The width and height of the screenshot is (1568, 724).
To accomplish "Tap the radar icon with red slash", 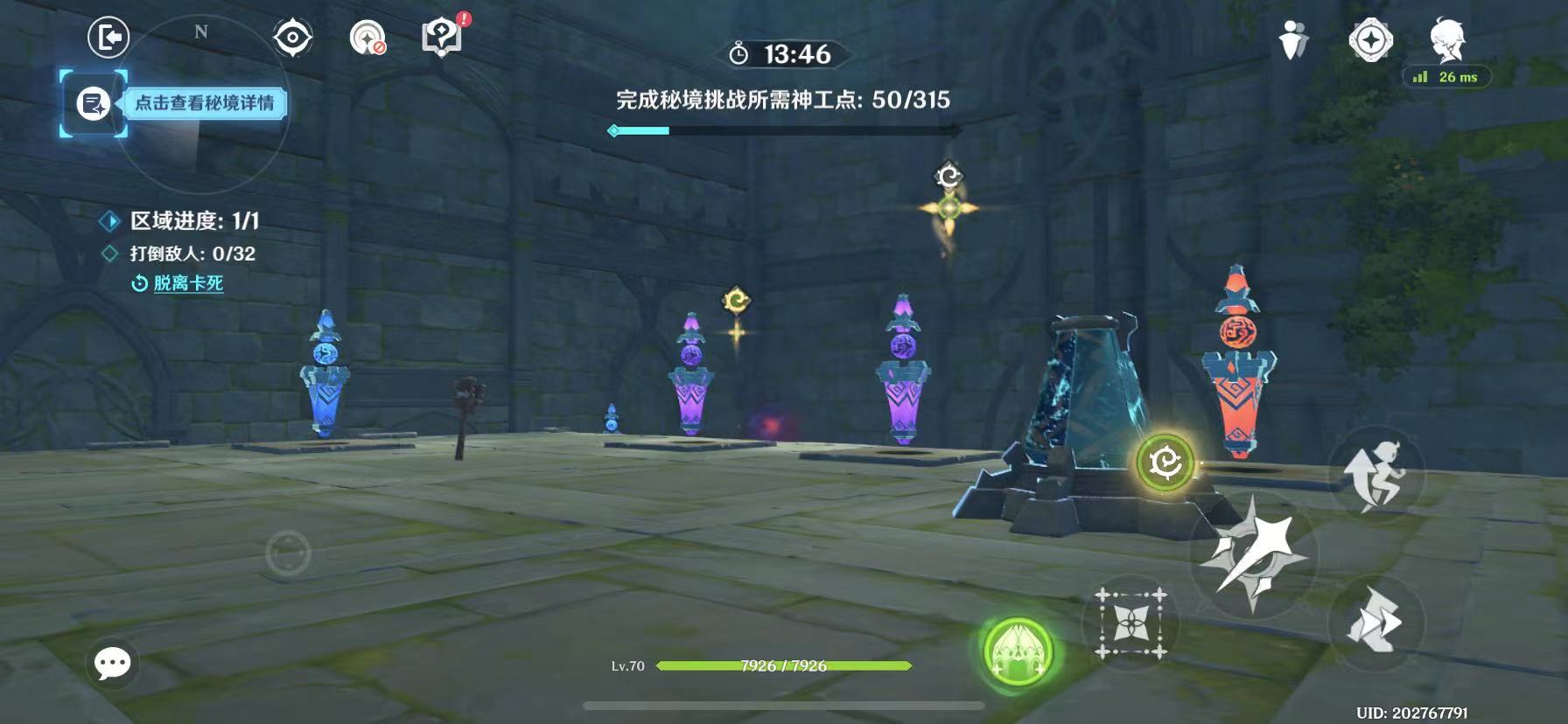I will (x=367, y=38).
